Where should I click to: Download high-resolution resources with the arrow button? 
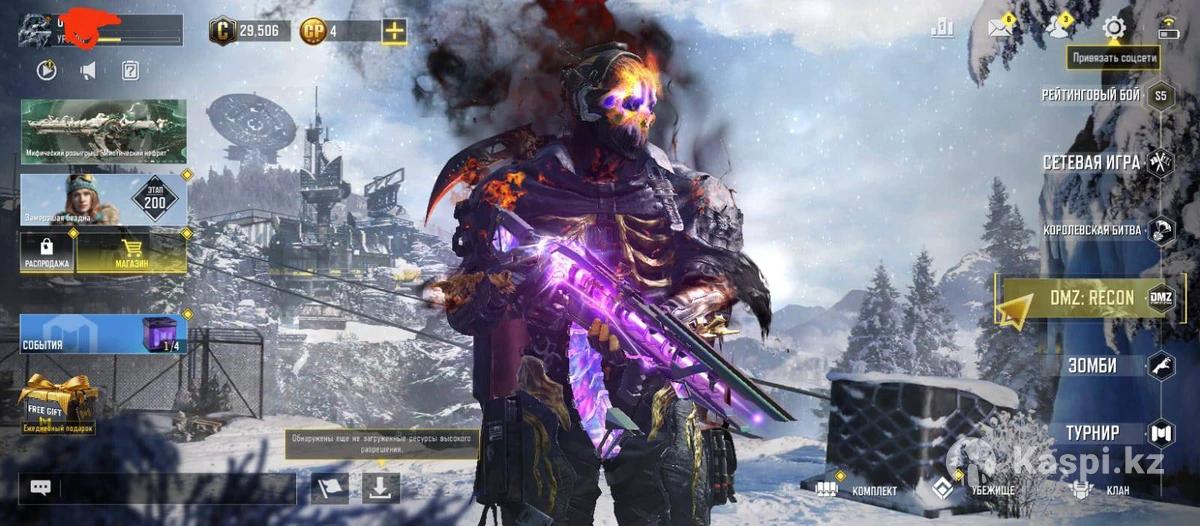(x=381, y=488)
